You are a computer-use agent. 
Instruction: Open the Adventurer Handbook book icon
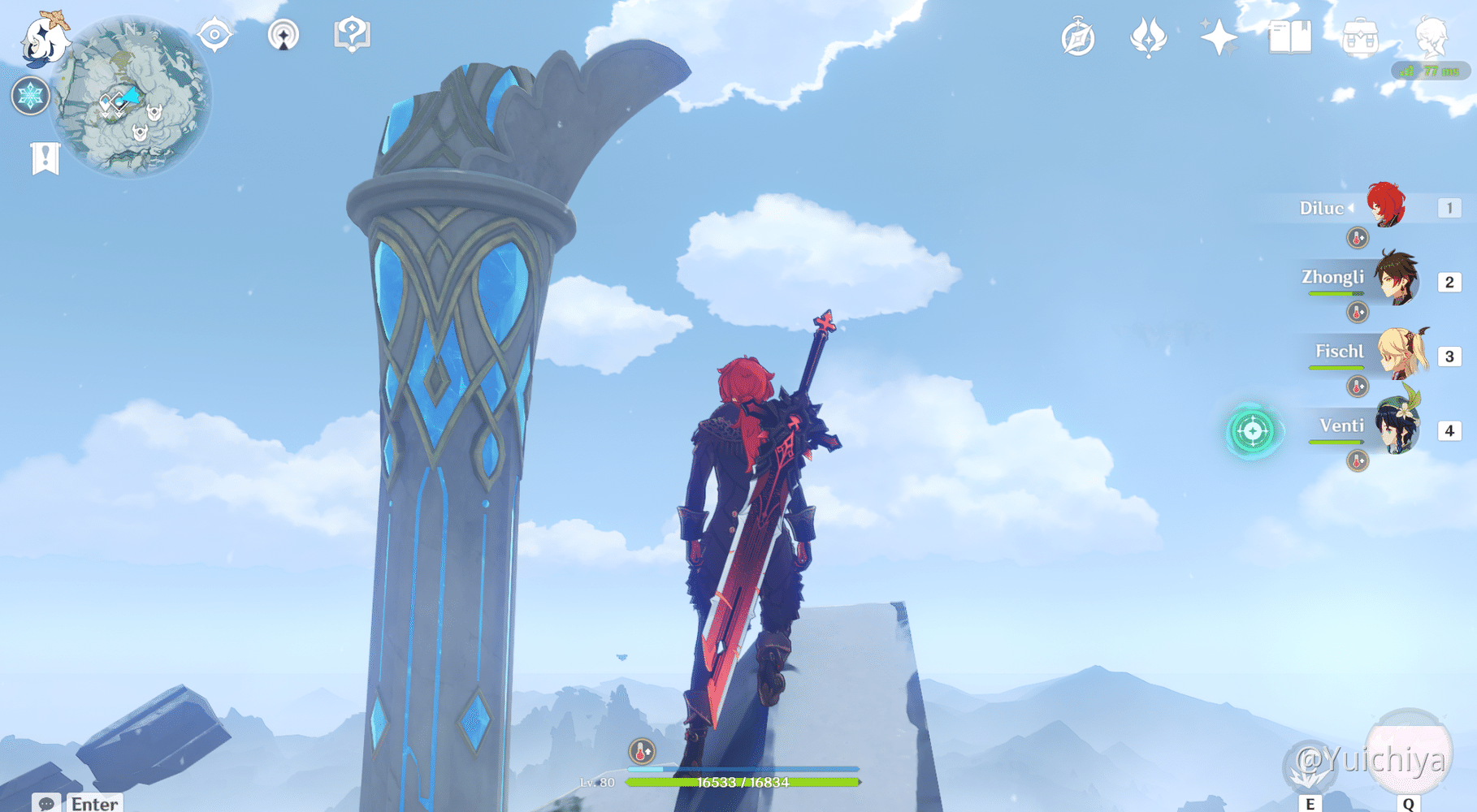click(x=1291, y=36)
